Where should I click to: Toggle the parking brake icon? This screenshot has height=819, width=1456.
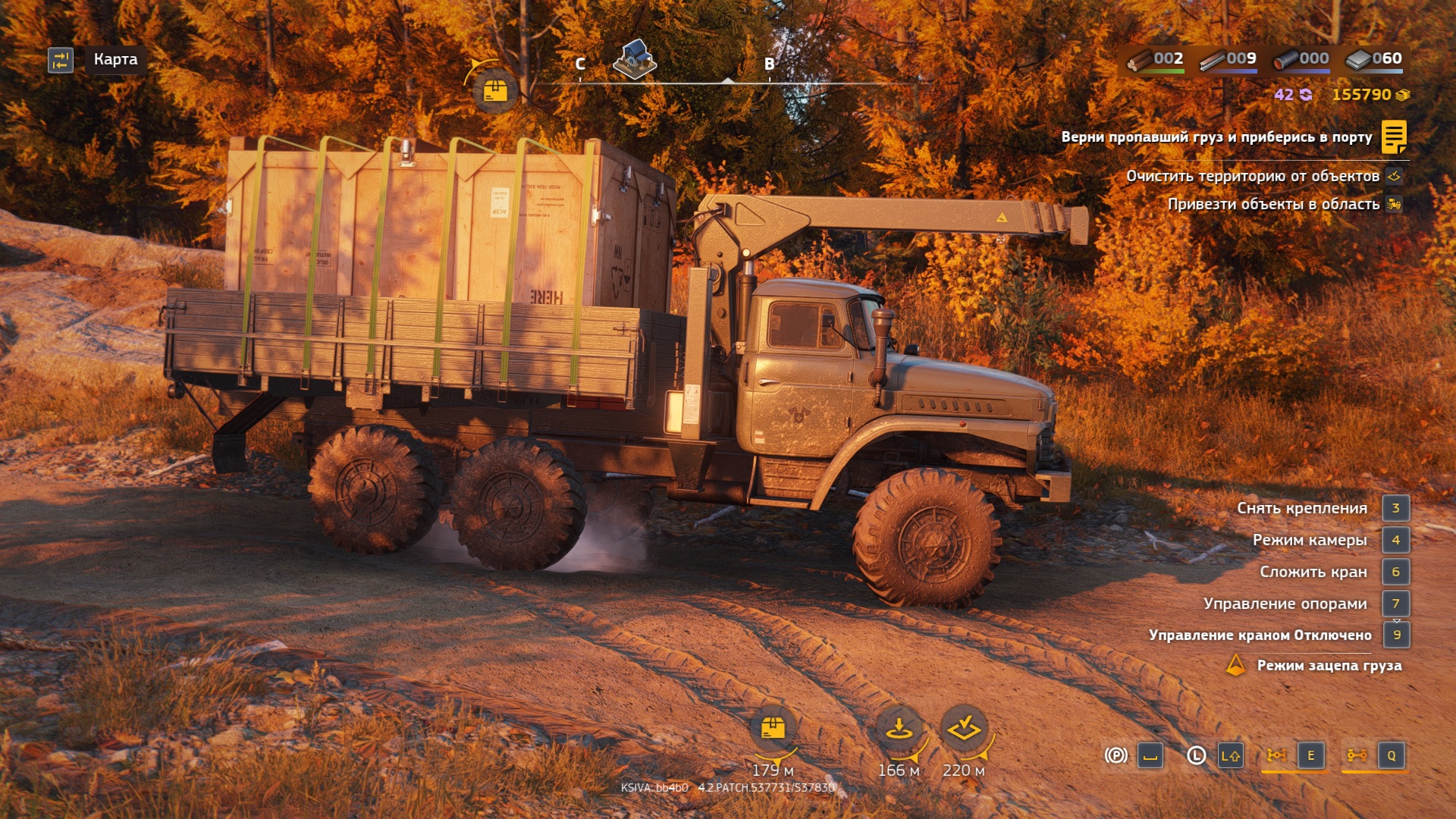[1116, 755]
